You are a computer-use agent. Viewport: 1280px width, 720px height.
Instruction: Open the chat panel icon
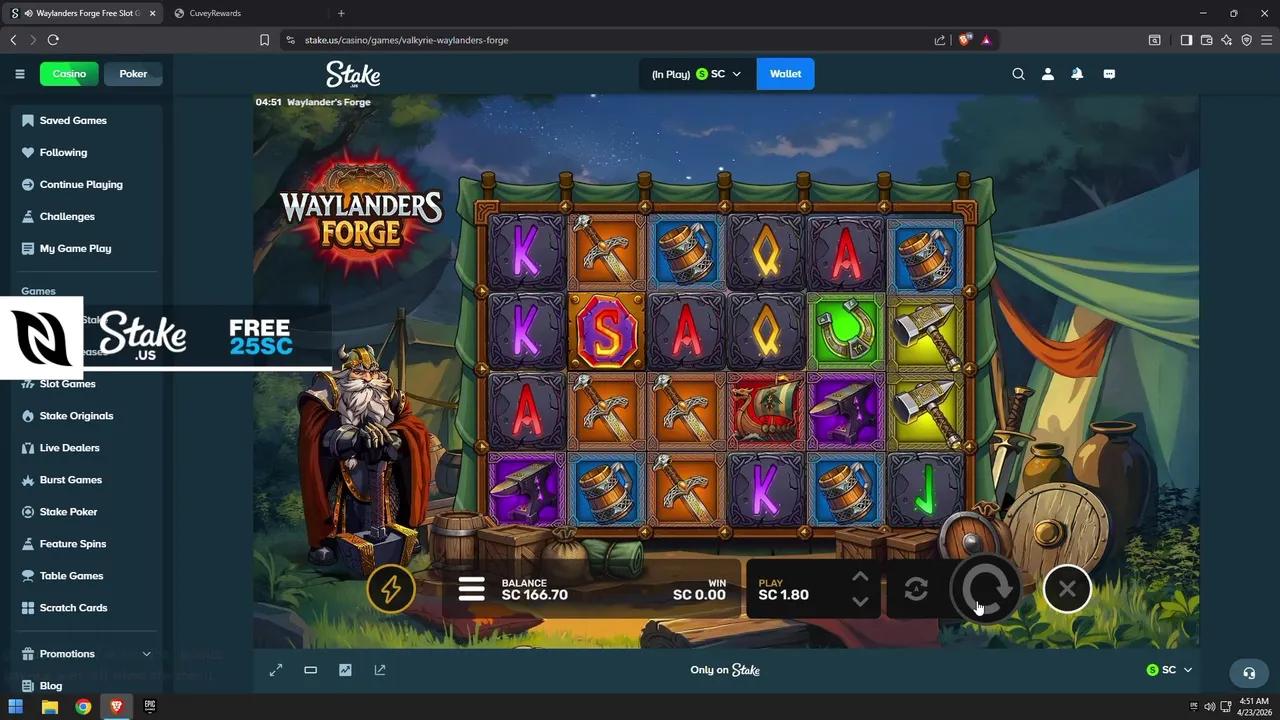tap(1109, 73)
